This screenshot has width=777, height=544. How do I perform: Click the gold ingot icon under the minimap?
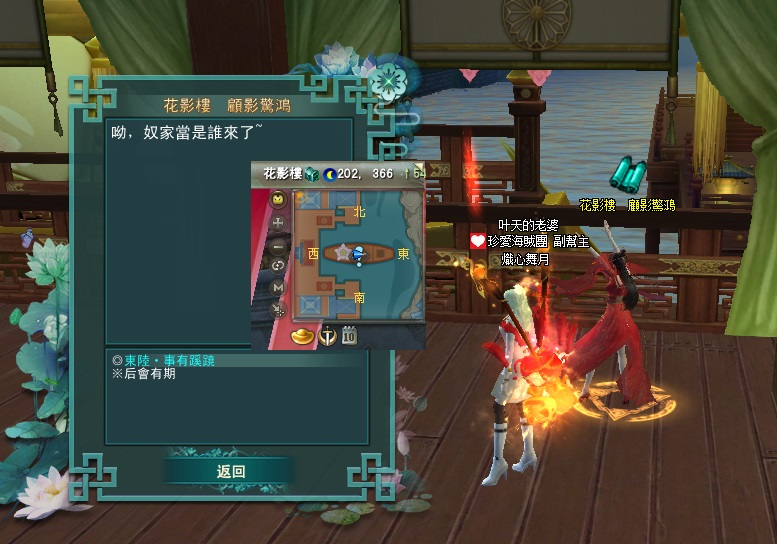tap(301, 337)
